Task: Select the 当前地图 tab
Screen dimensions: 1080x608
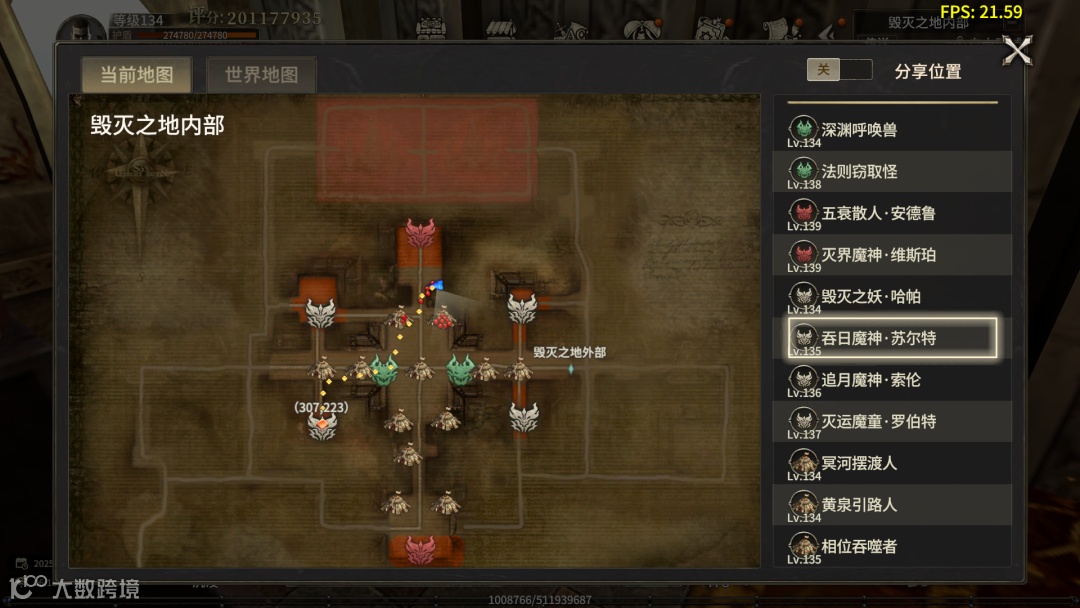Action: (x=137, y=75)
